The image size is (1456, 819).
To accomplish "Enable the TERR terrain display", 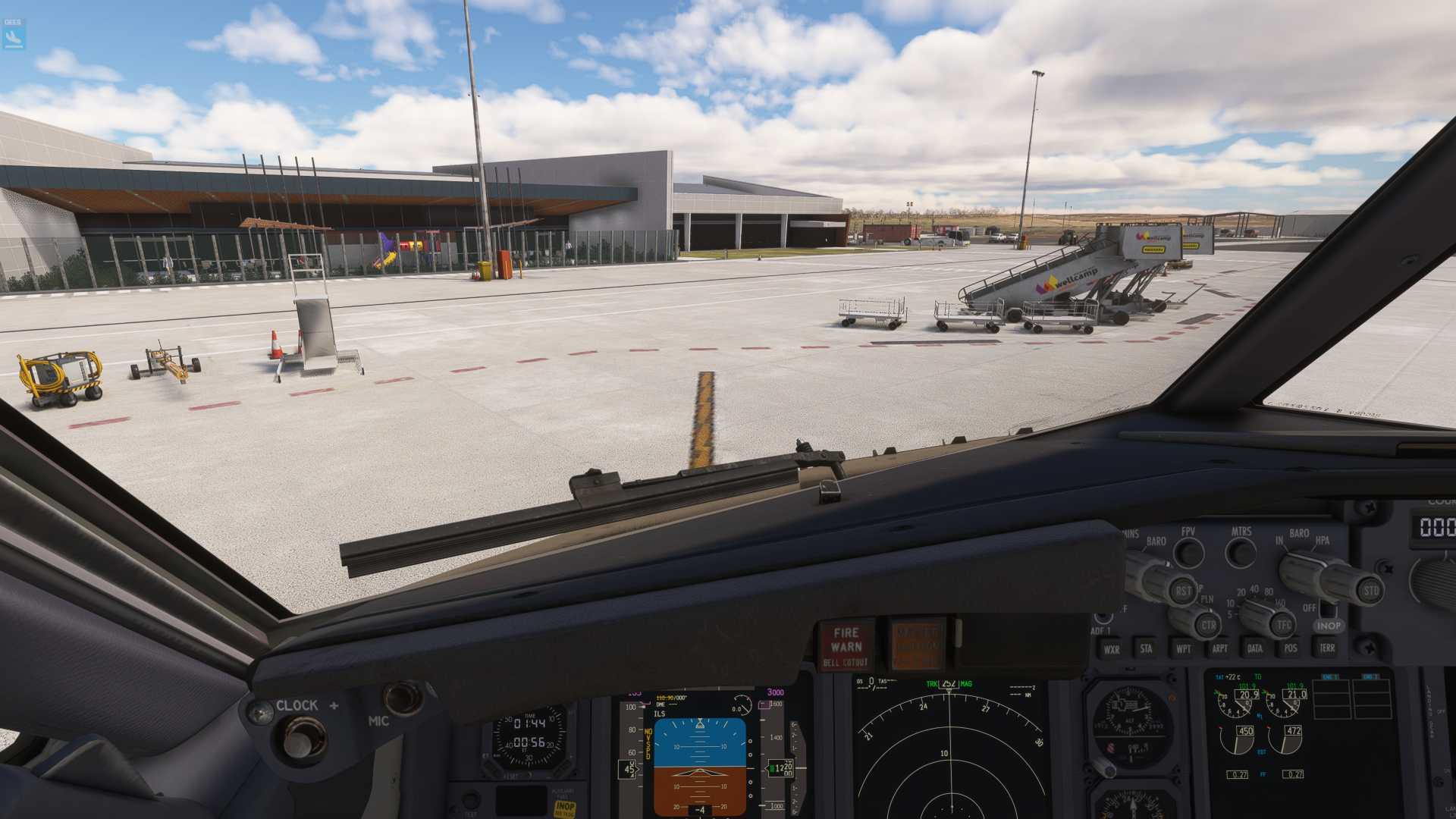I will click(1327, 648).
